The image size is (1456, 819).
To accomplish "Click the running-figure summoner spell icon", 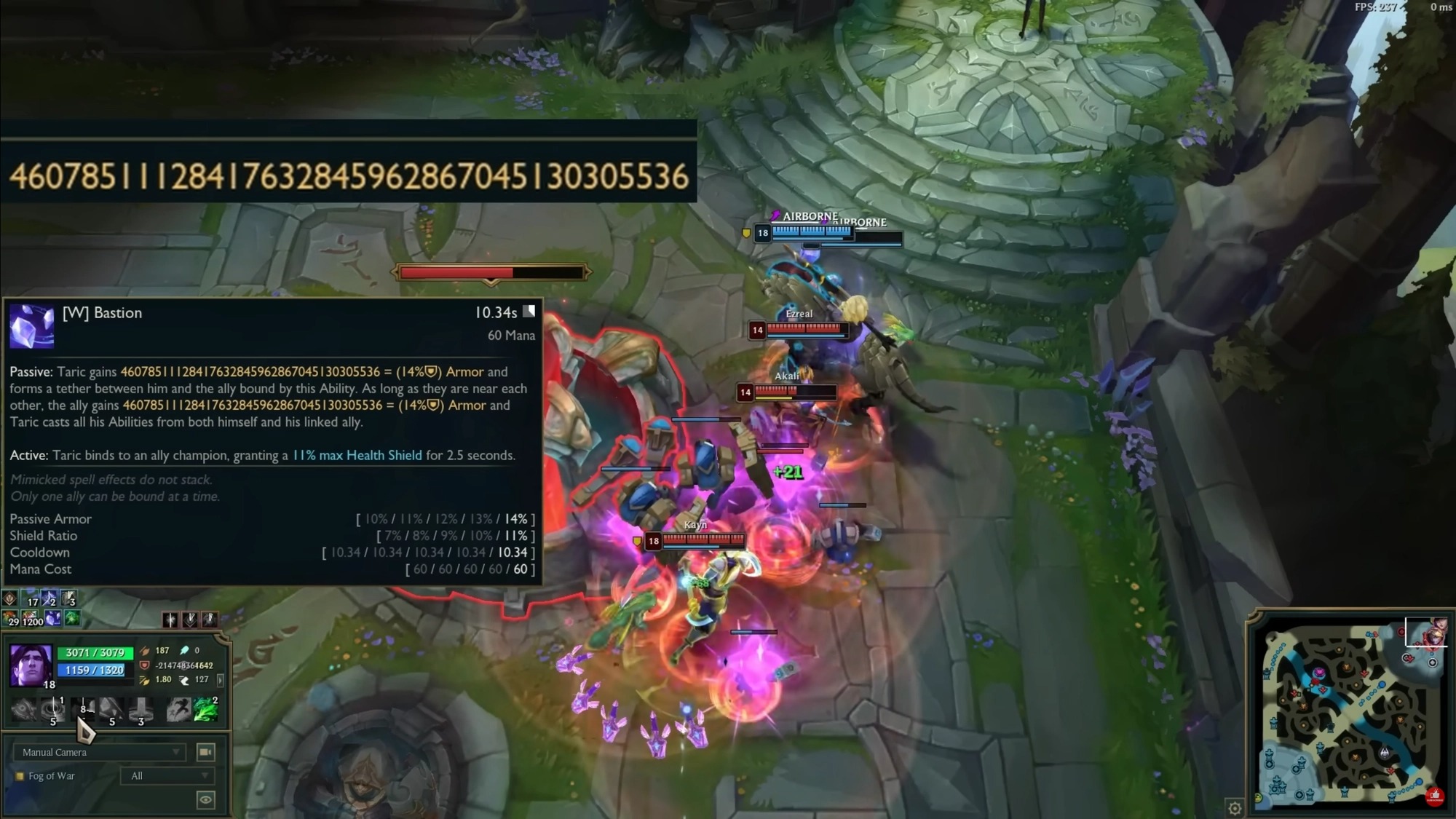I will [x=178, y=708].
